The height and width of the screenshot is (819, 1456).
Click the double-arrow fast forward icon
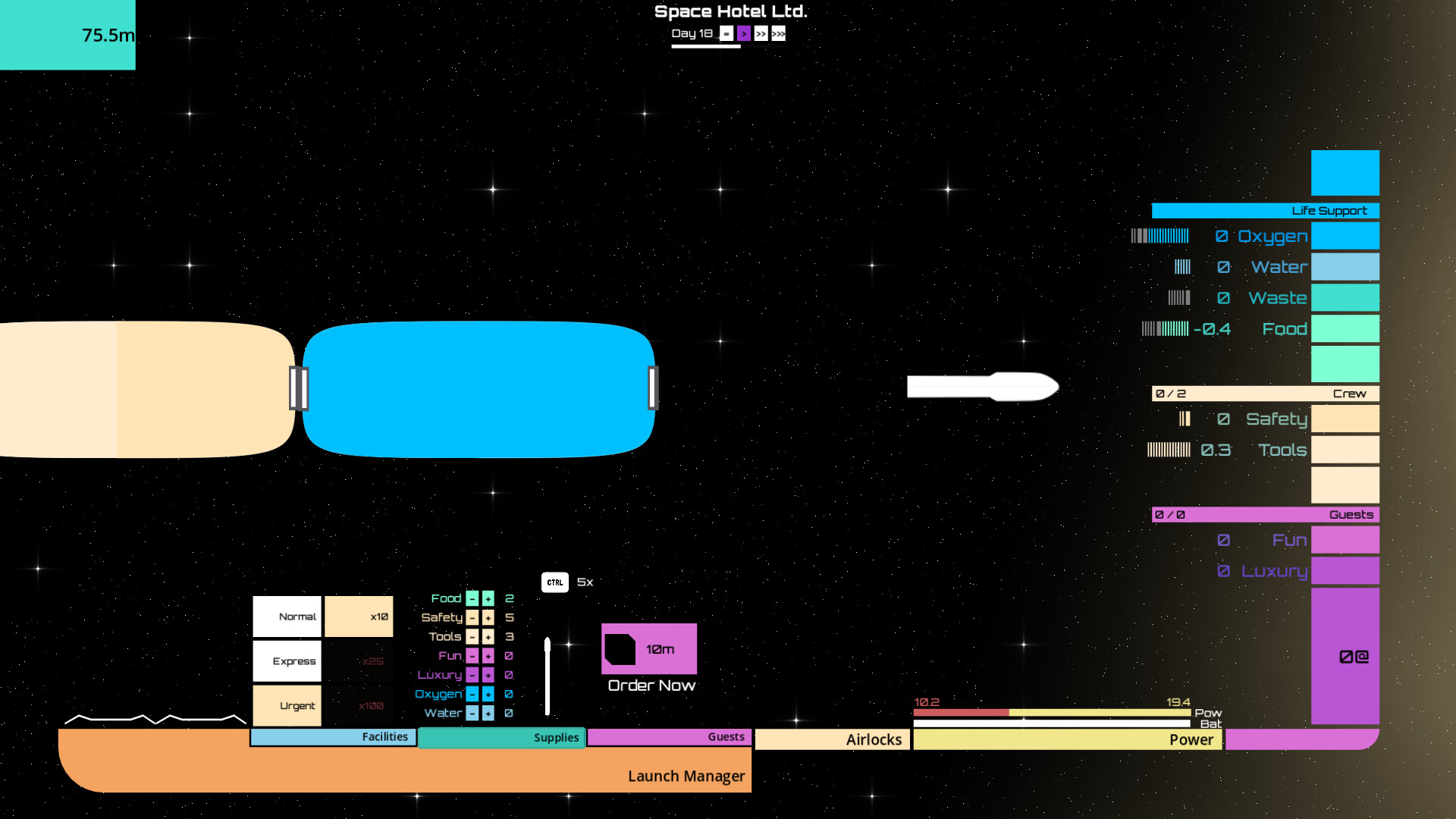coord(761,33)
